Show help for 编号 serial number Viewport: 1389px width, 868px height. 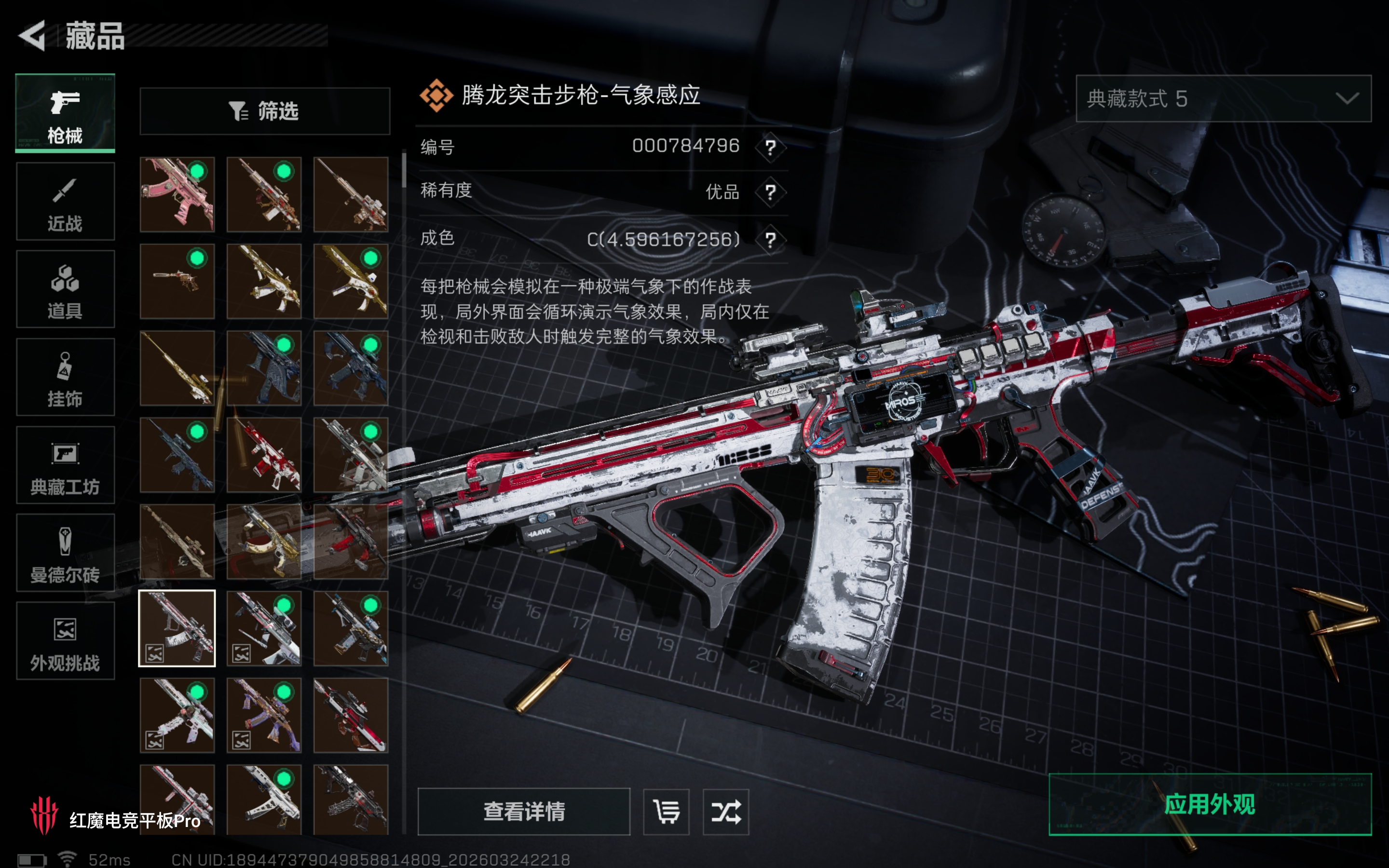coord(770,148)
